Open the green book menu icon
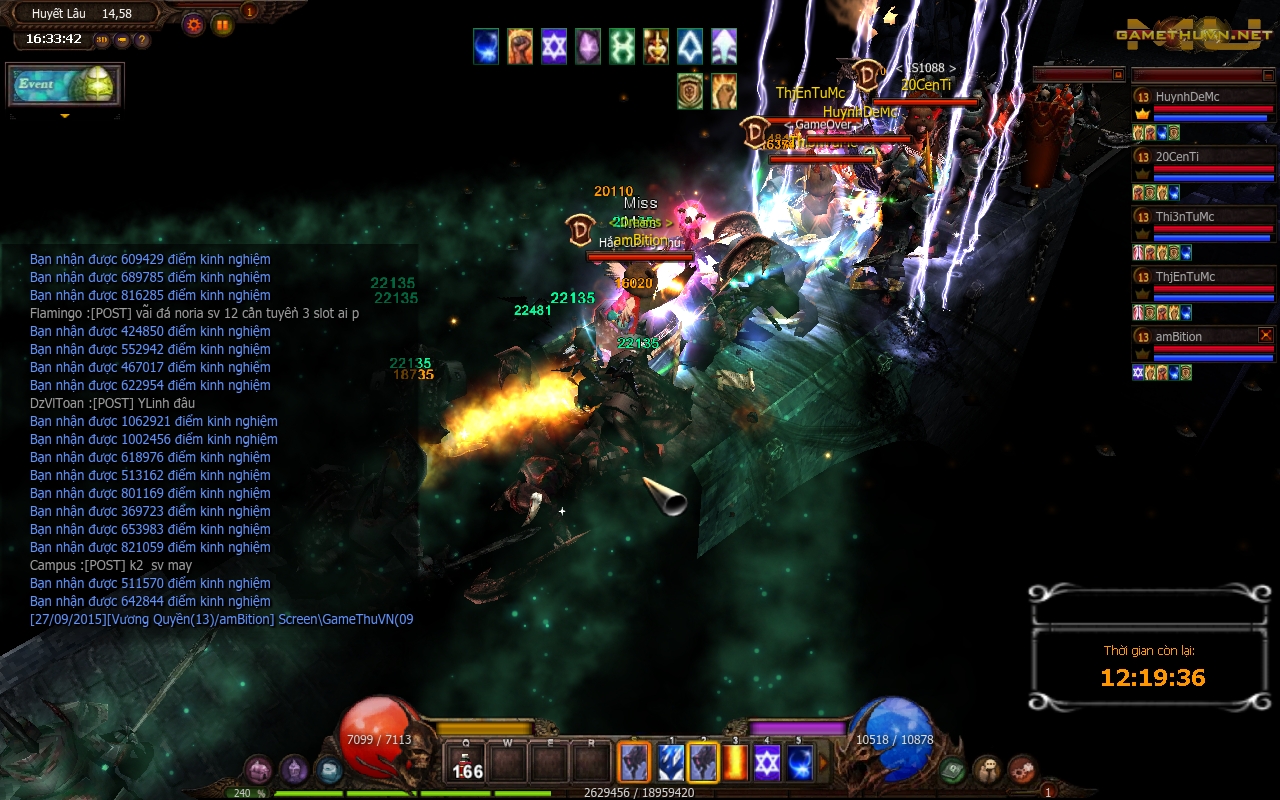 [952, 770]
